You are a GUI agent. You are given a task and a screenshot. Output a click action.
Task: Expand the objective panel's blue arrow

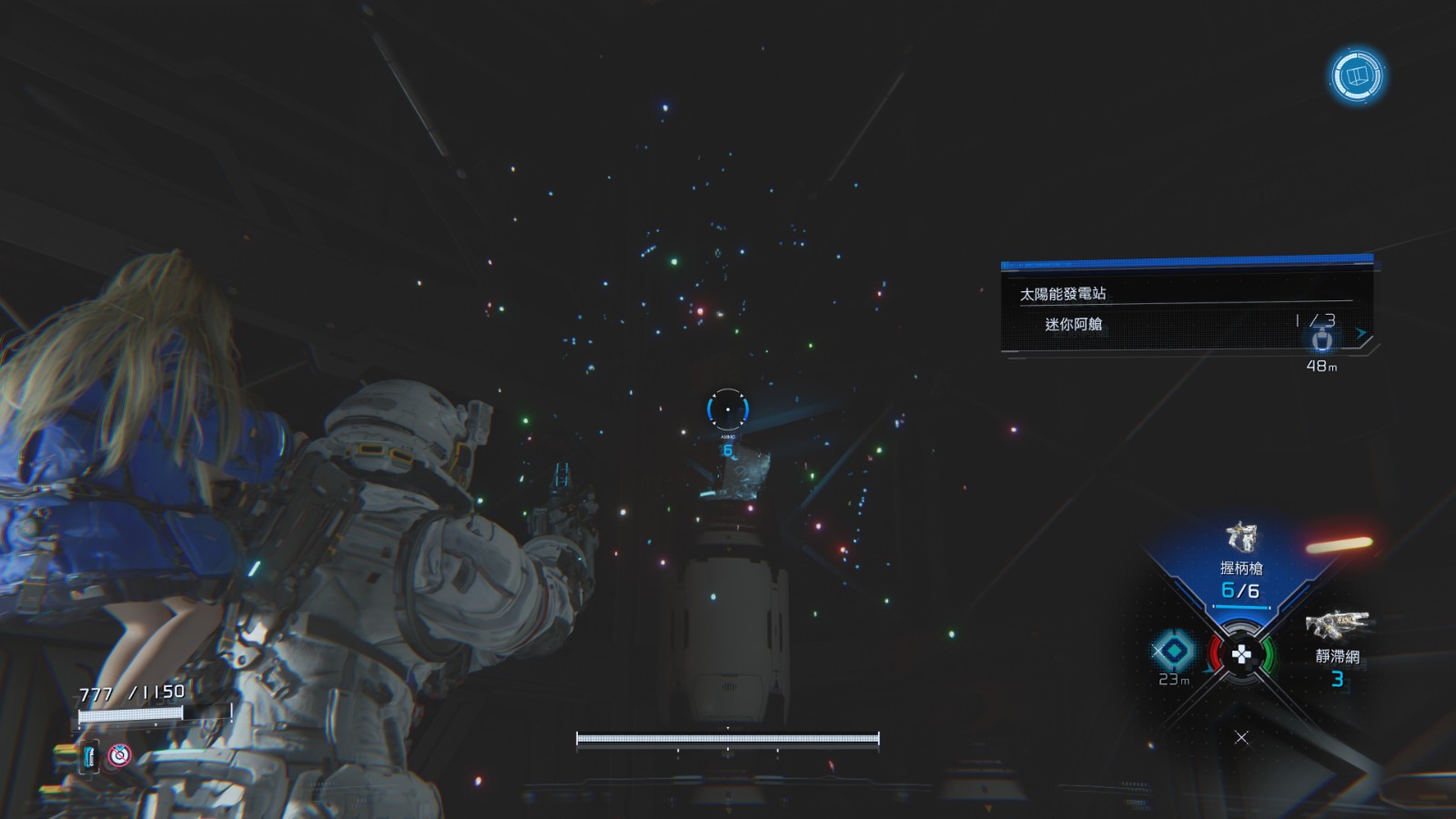tap(1361, 334)
